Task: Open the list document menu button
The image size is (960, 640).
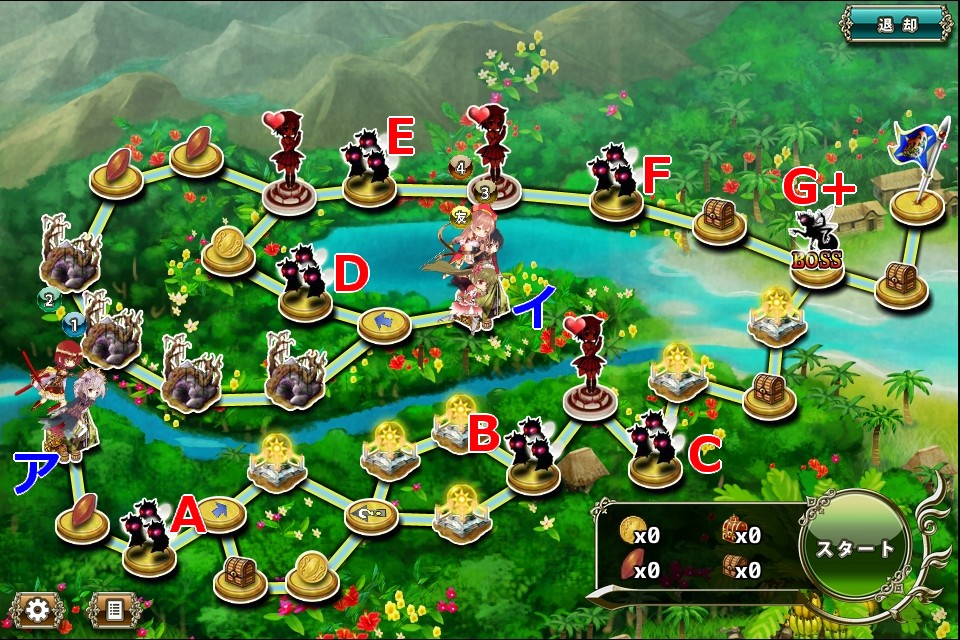Action: [112, 608]
